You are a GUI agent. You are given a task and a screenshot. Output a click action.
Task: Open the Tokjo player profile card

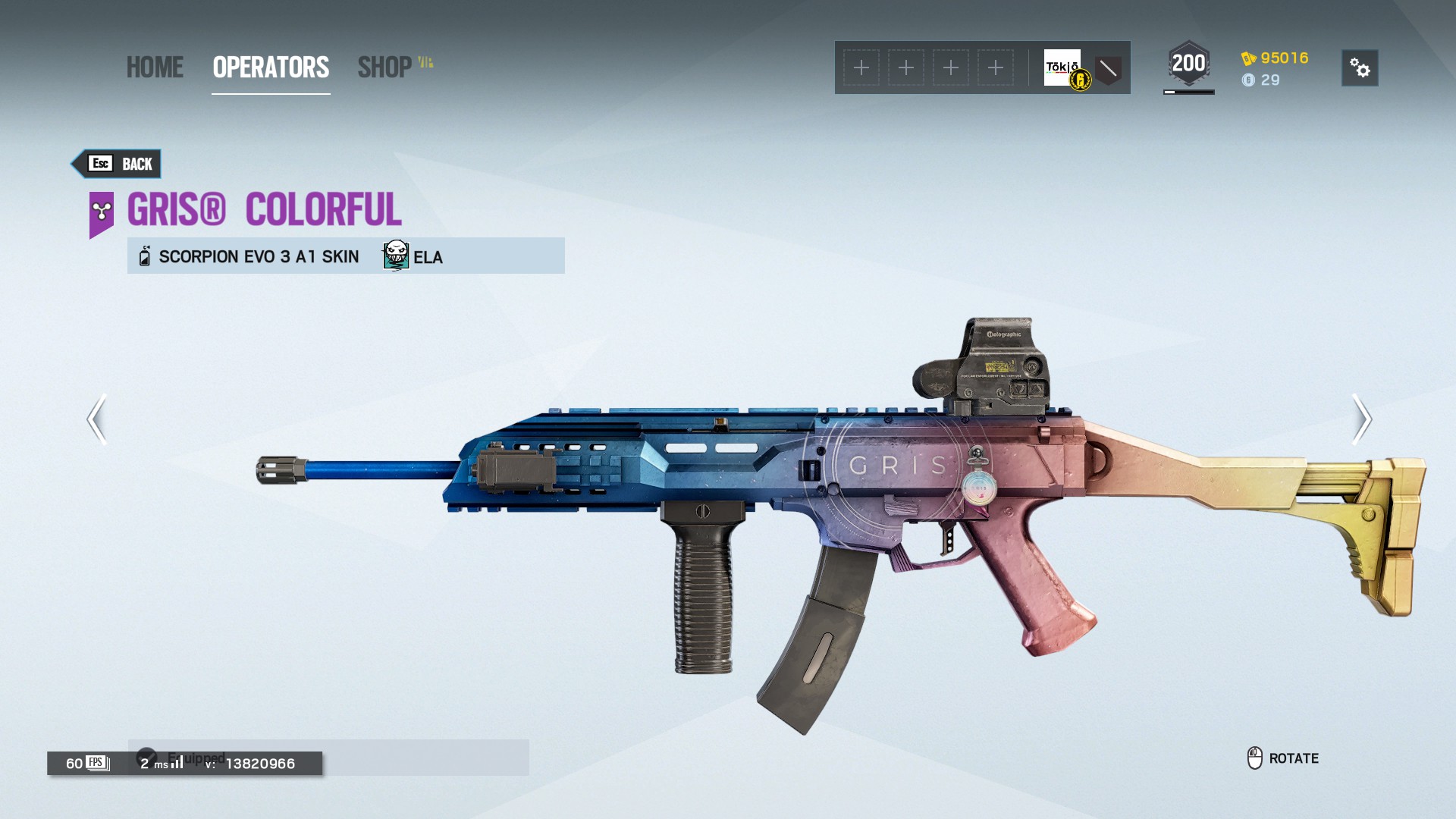click(1063, 68)
